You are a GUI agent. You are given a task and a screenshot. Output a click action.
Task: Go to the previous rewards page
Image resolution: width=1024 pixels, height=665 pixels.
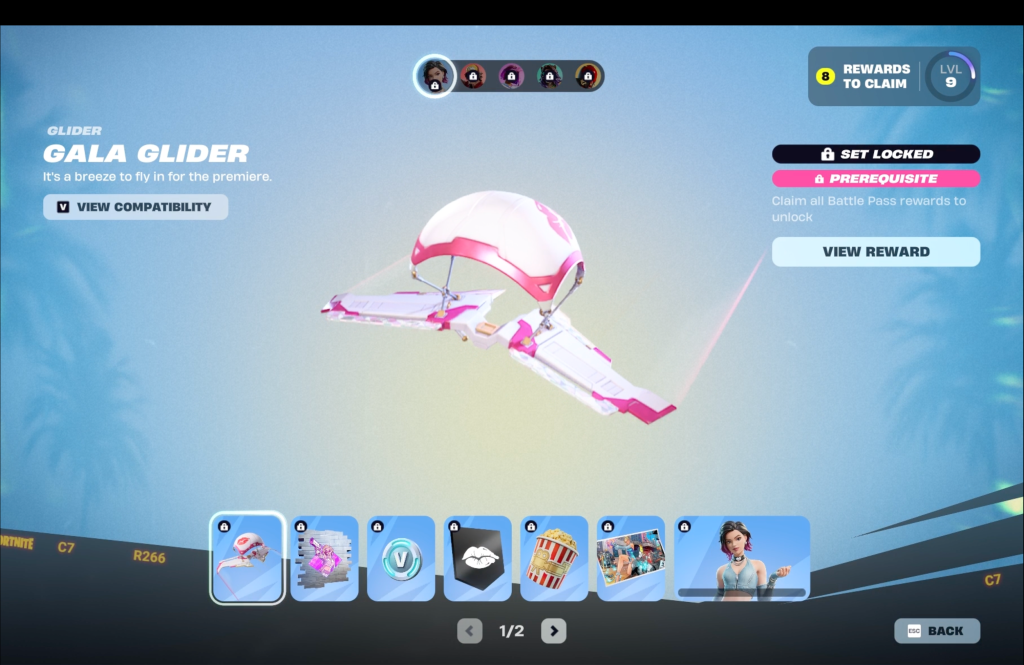[x=469, y=631]
